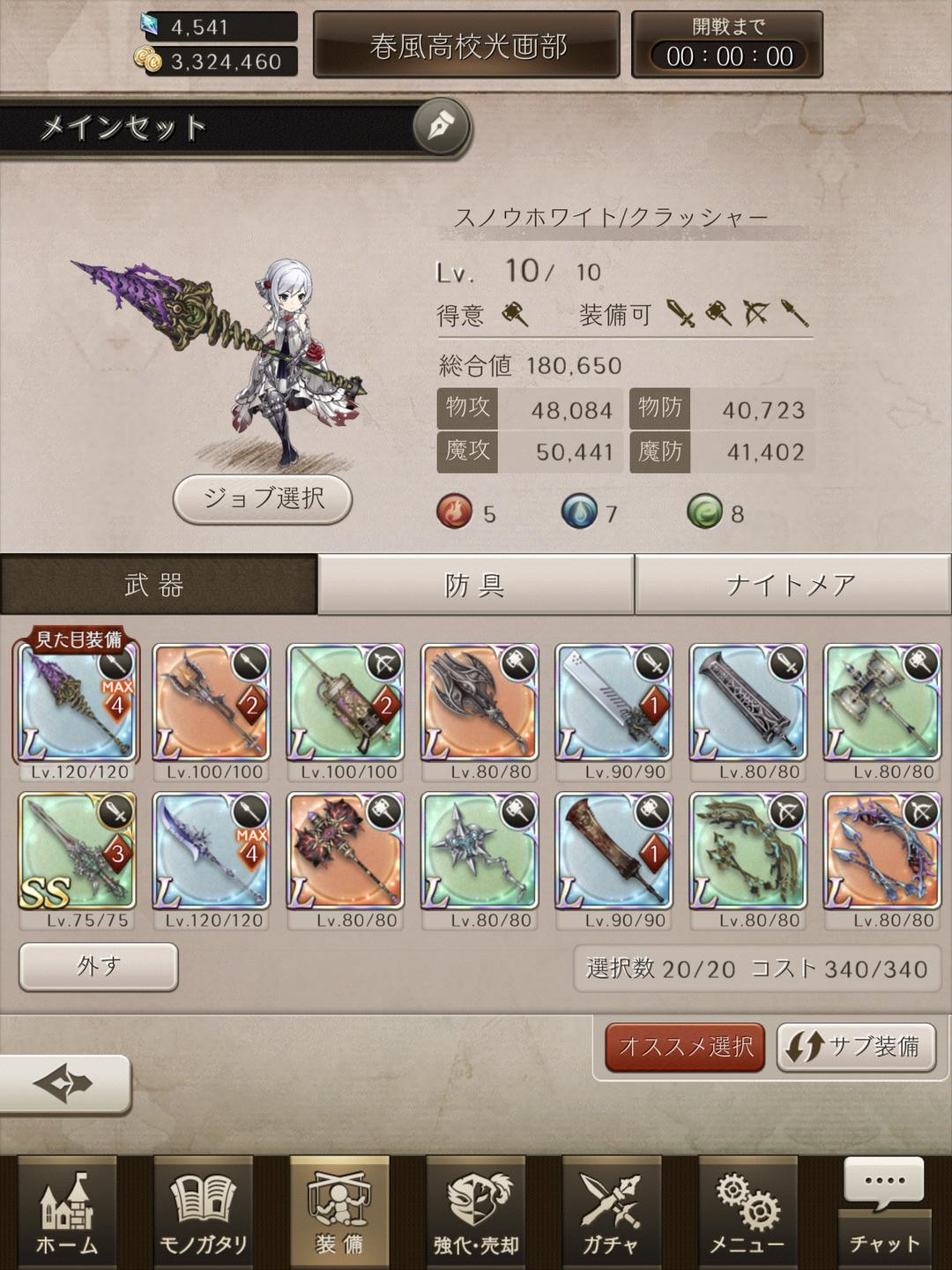Activate the オススメ選択 recommended selection button
Viewport: 952px width, 1270px height.
(685, 1047)
